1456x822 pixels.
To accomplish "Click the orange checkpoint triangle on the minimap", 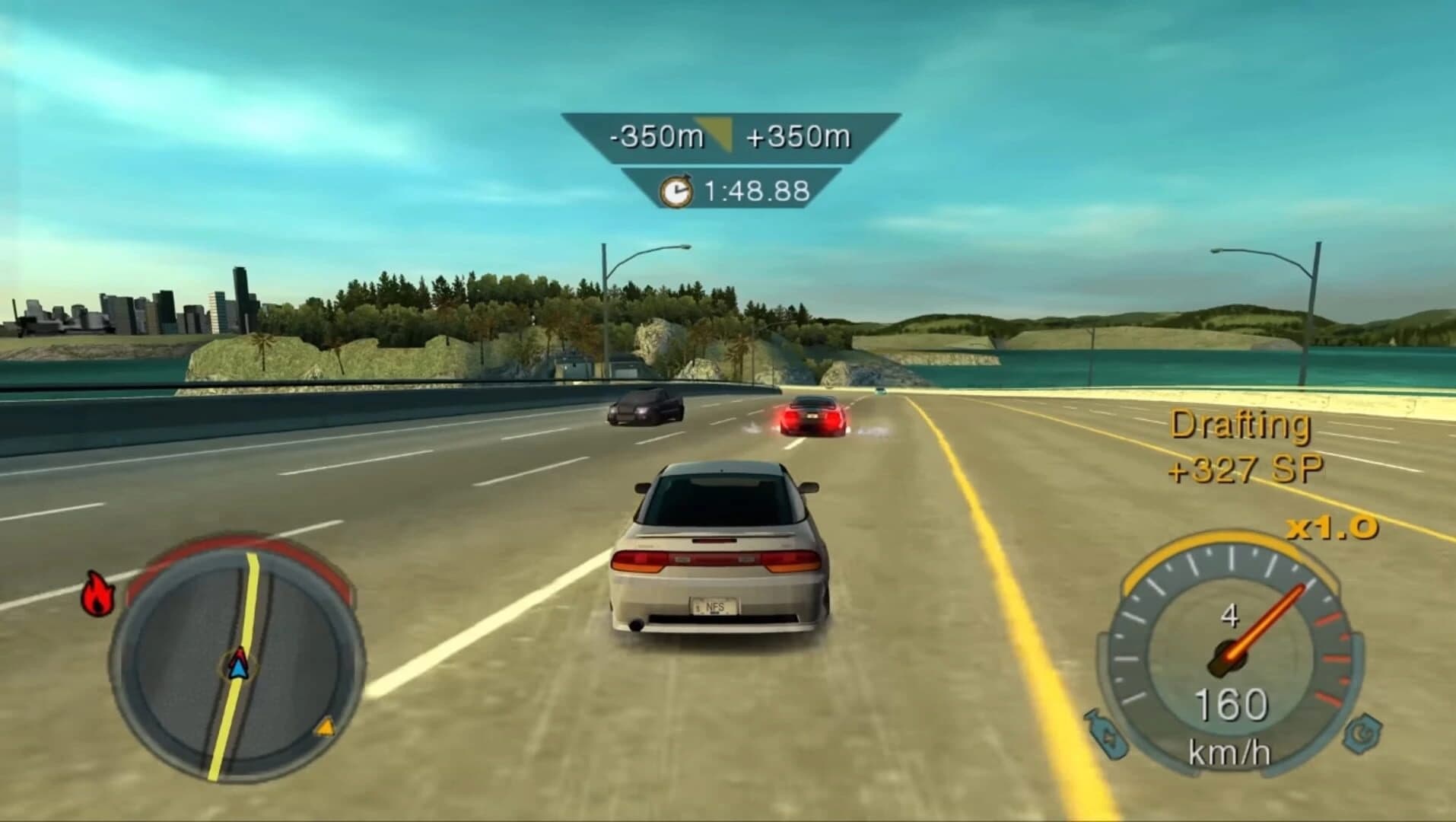I will coord(326,727).
